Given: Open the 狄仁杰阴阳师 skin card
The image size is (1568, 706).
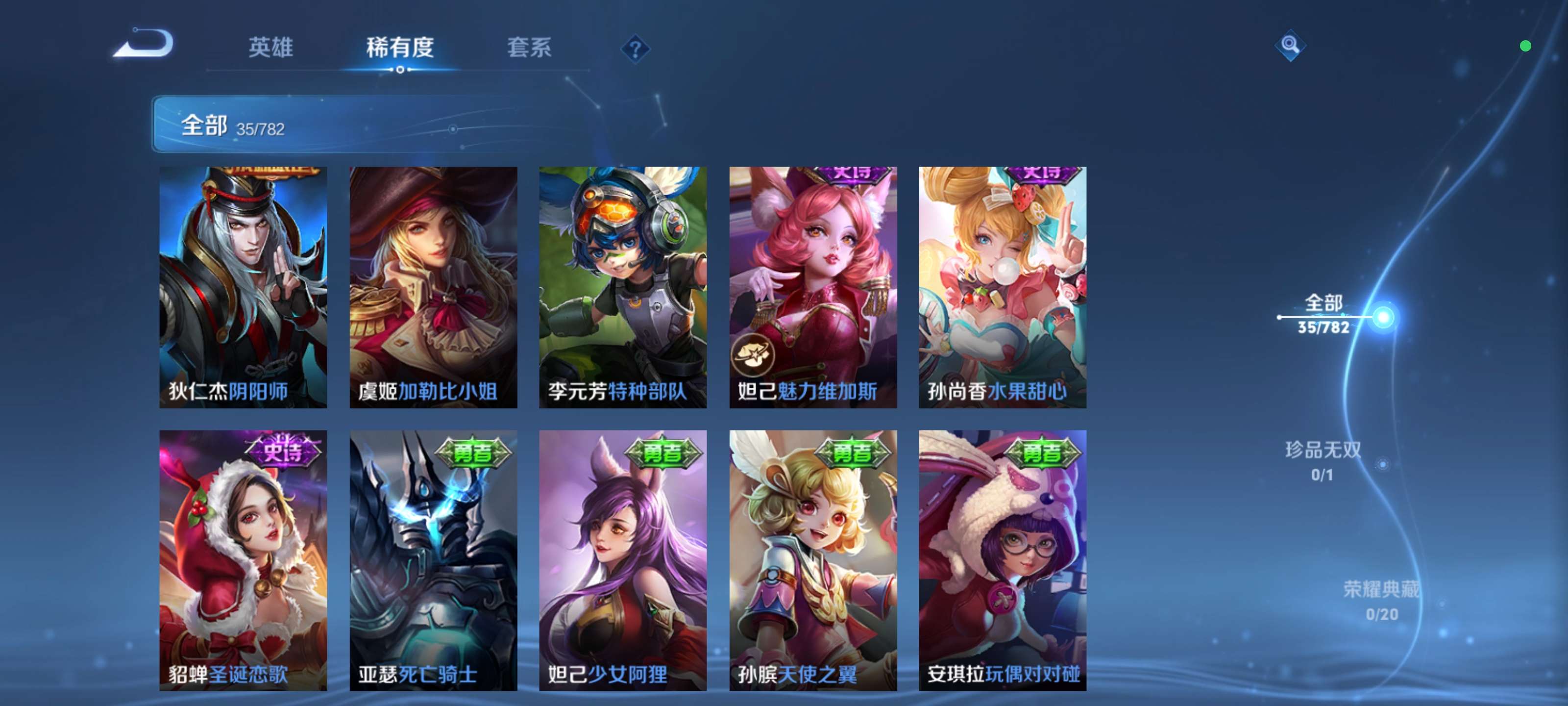Looking at the screenshot, I should [x=243, y=286].
